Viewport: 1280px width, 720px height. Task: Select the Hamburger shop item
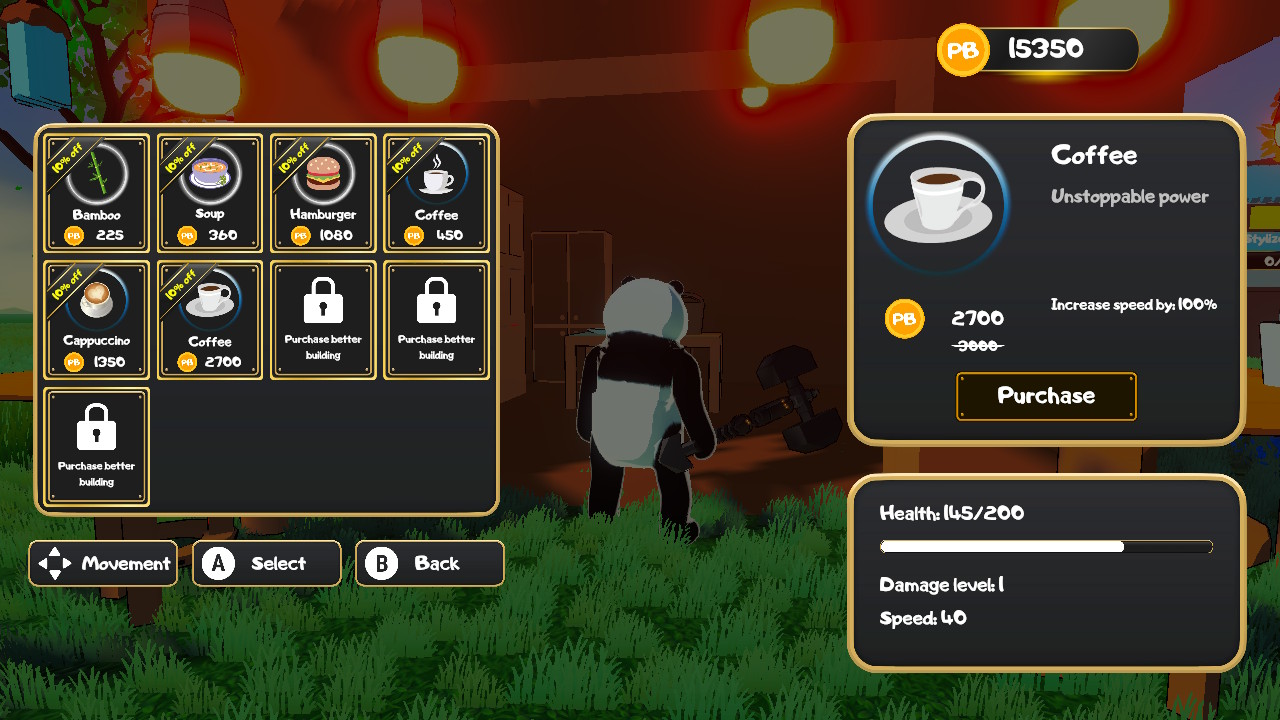click(x=323, y=194)
